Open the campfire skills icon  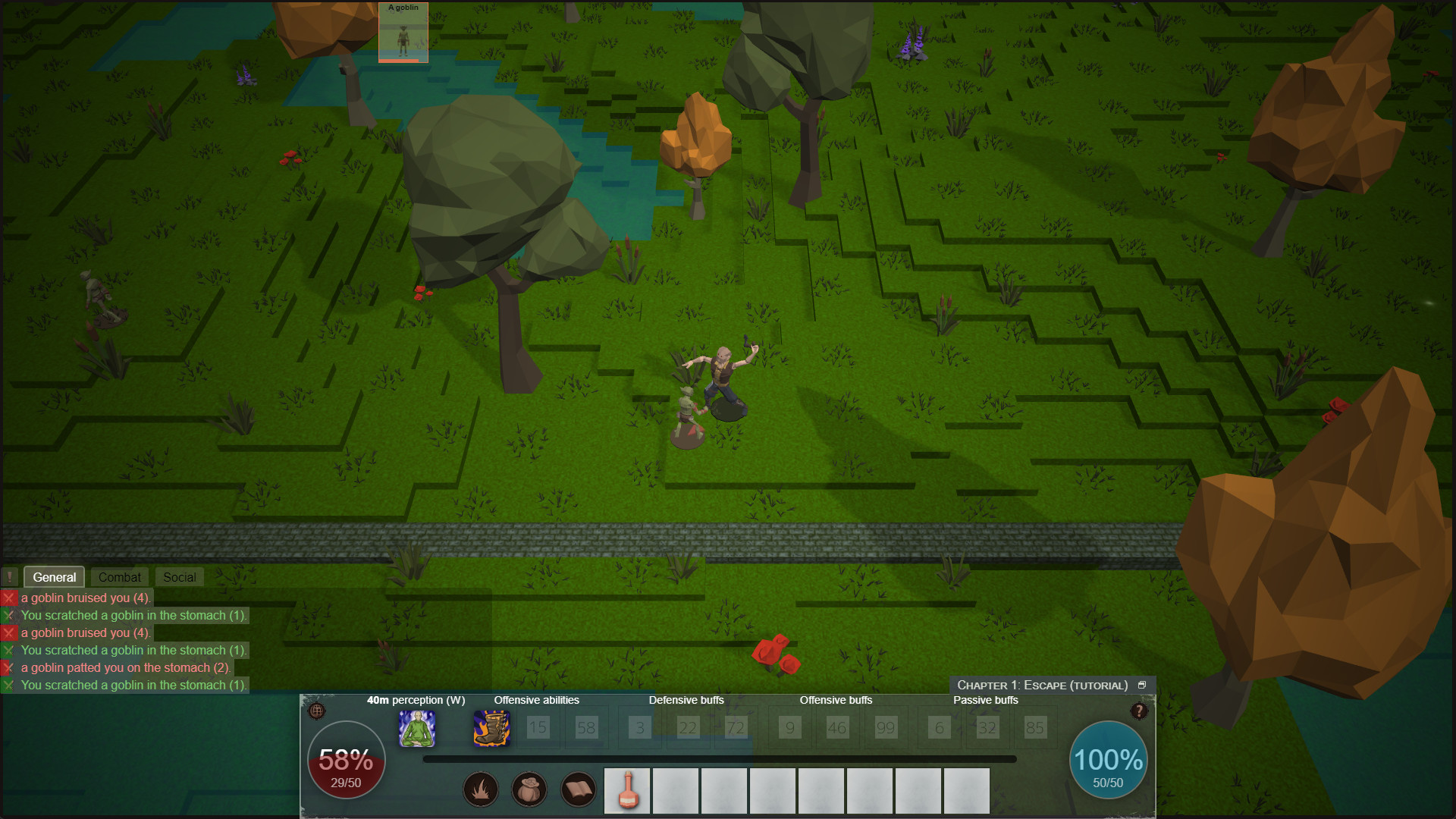(x=482, y=789)
